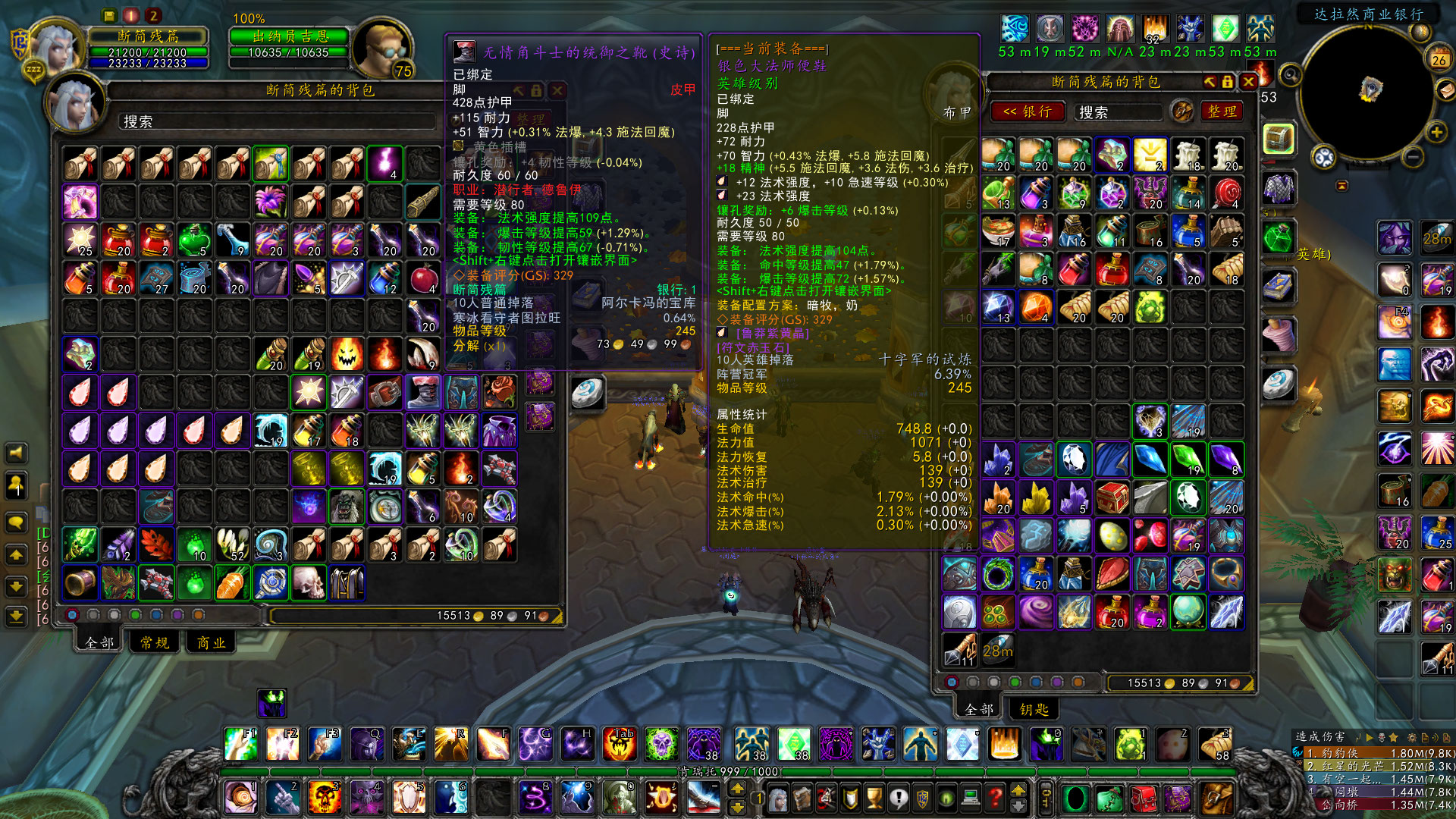Open the LFG green eye icon
This screenshot has width=1456, height=819.
[x=946, y=799]
